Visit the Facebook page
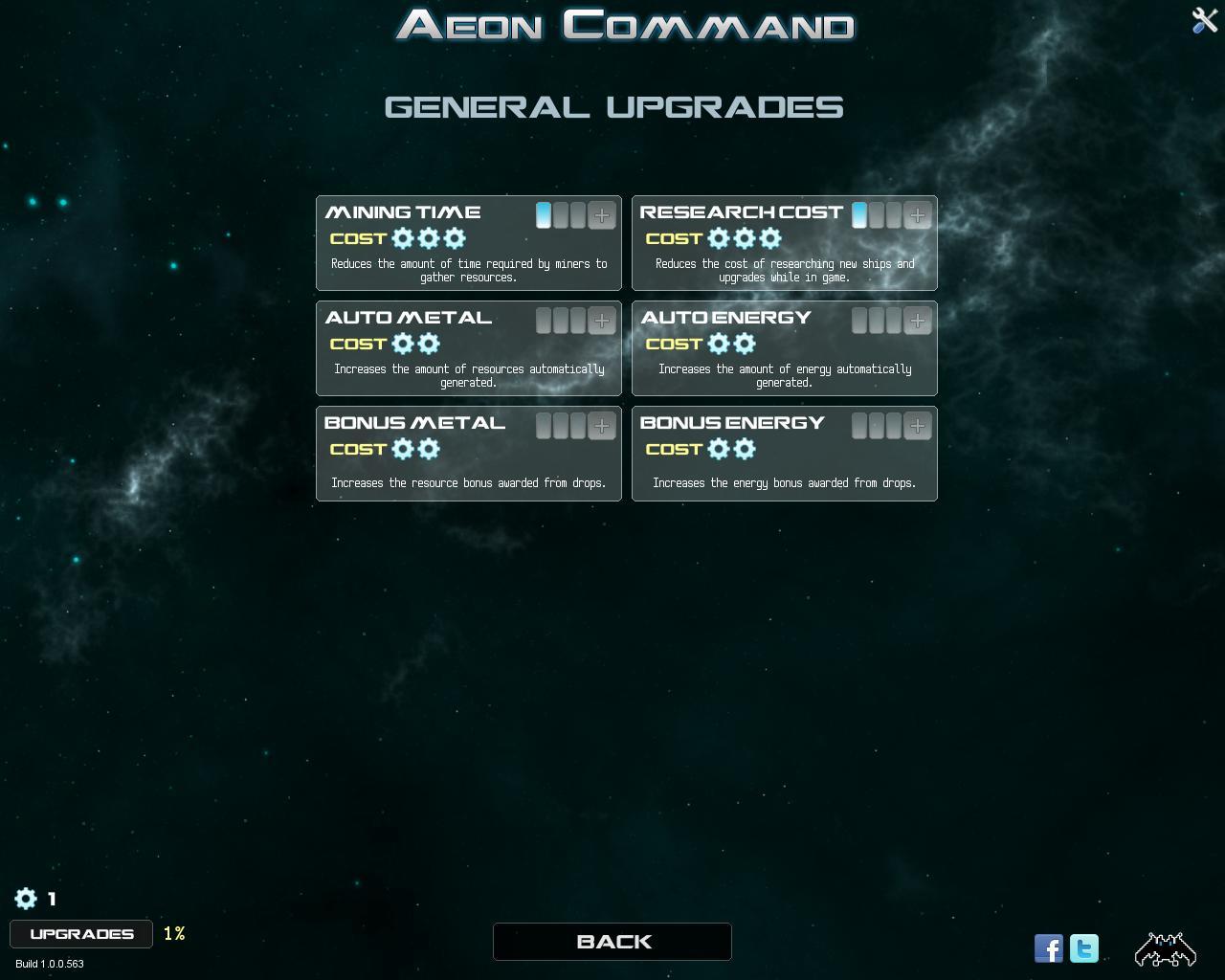The width and height of the screenshot is (1225, 980). 1049,948
